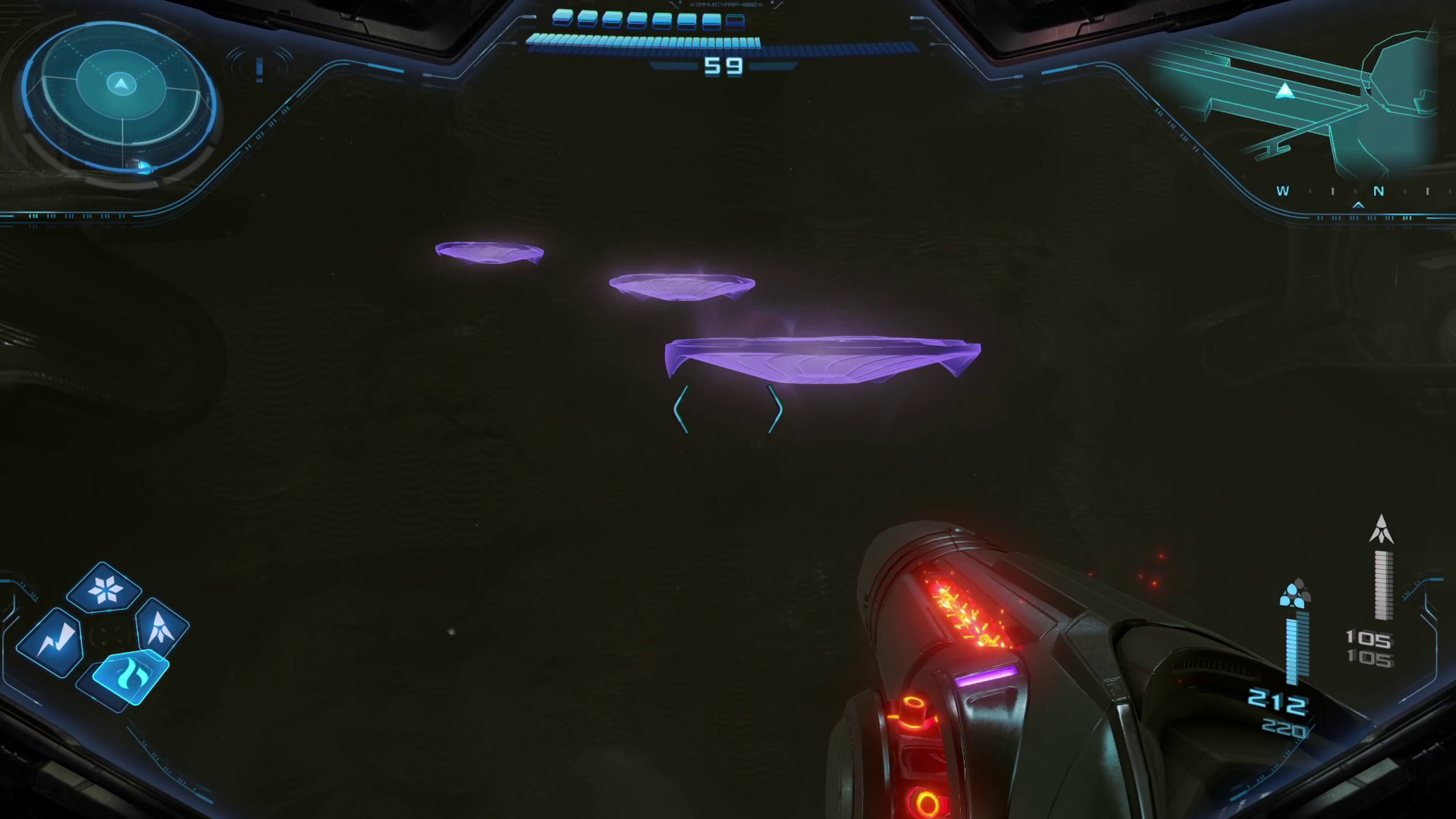Select the snowflake ice shot icon
This screenshot has height=819, width=1456.
pyautogui.click(x=104, y=588)
